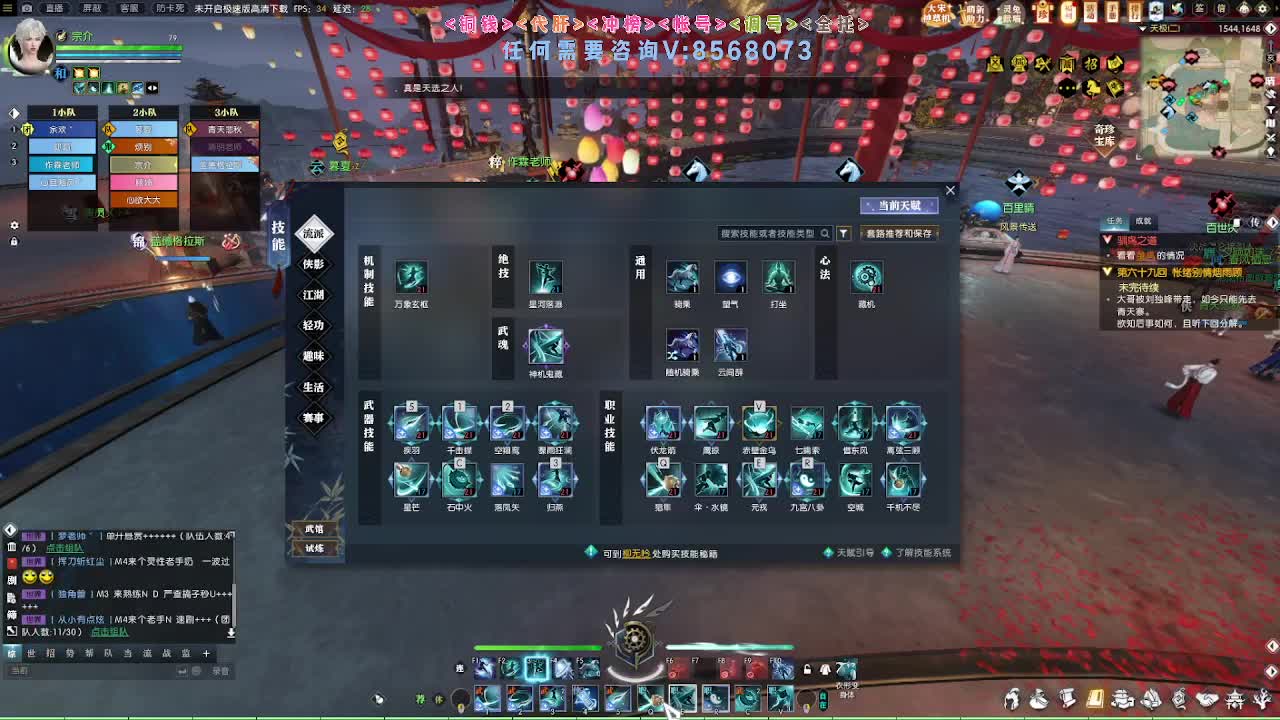The image size is (1280, 720).
Task: Toggle the filter funnel beside the skill search box
Action: pyautogui.click(x=843, y=232)
